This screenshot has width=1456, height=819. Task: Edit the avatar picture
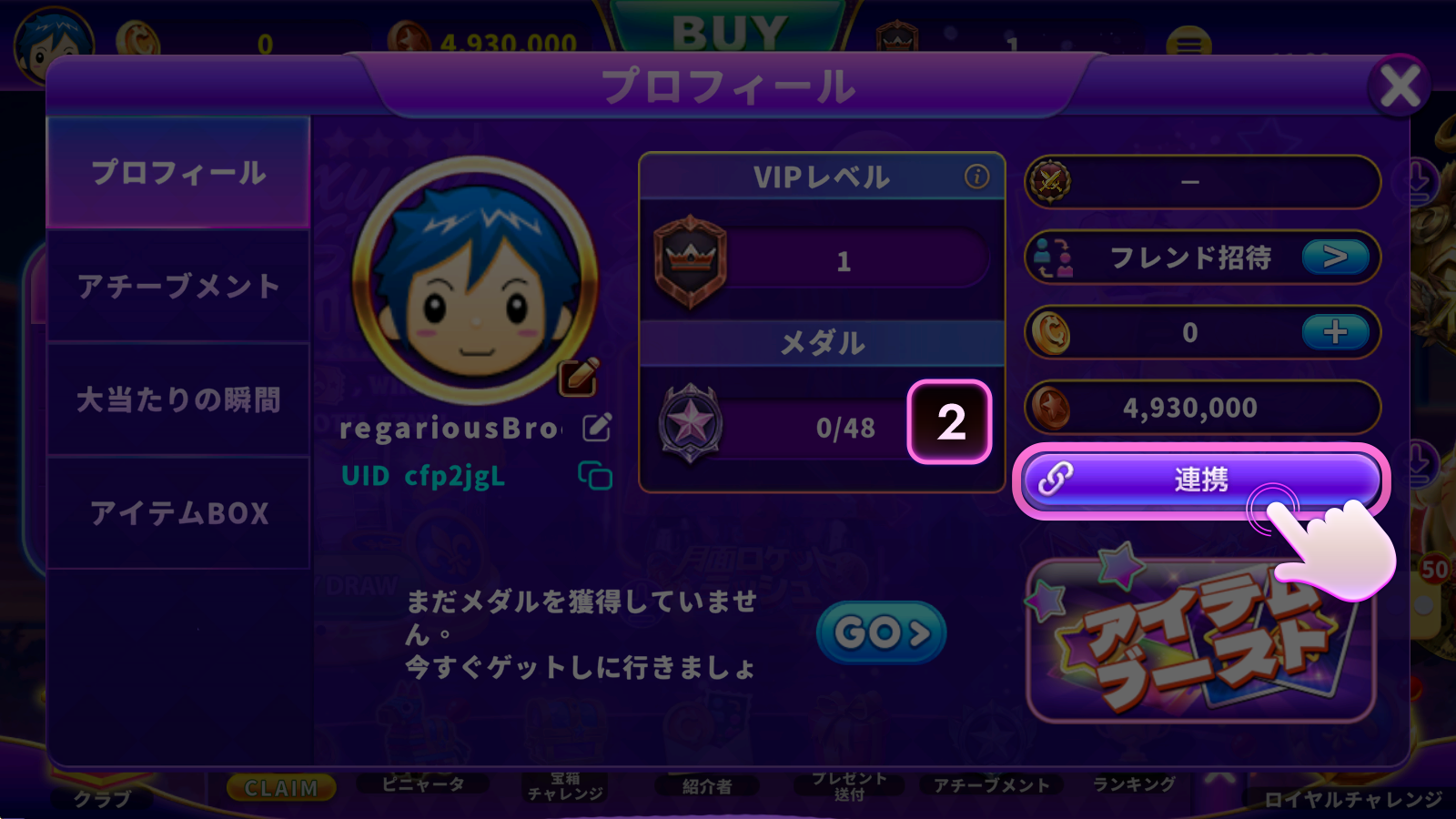(579, 377)
